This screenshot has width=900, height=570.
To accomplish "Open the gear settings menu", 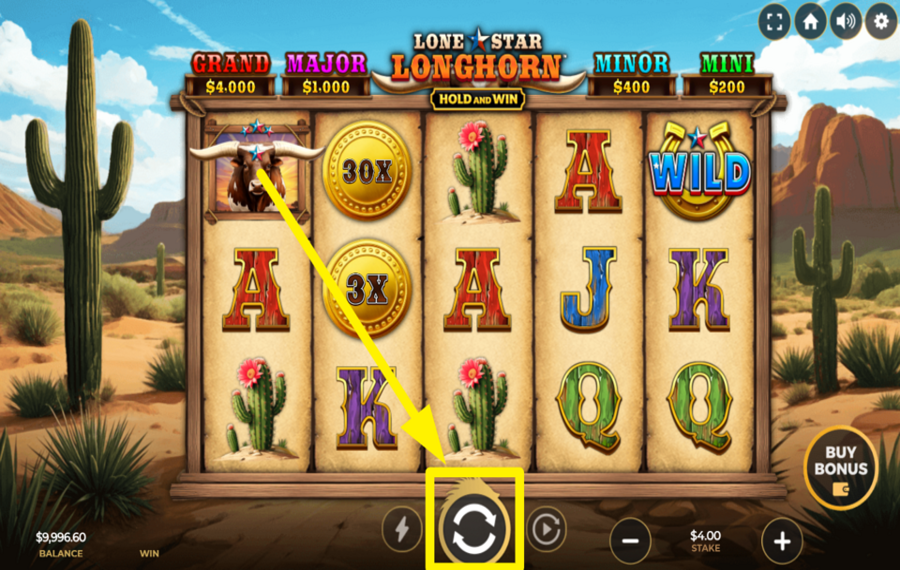I will click(880, 21).
